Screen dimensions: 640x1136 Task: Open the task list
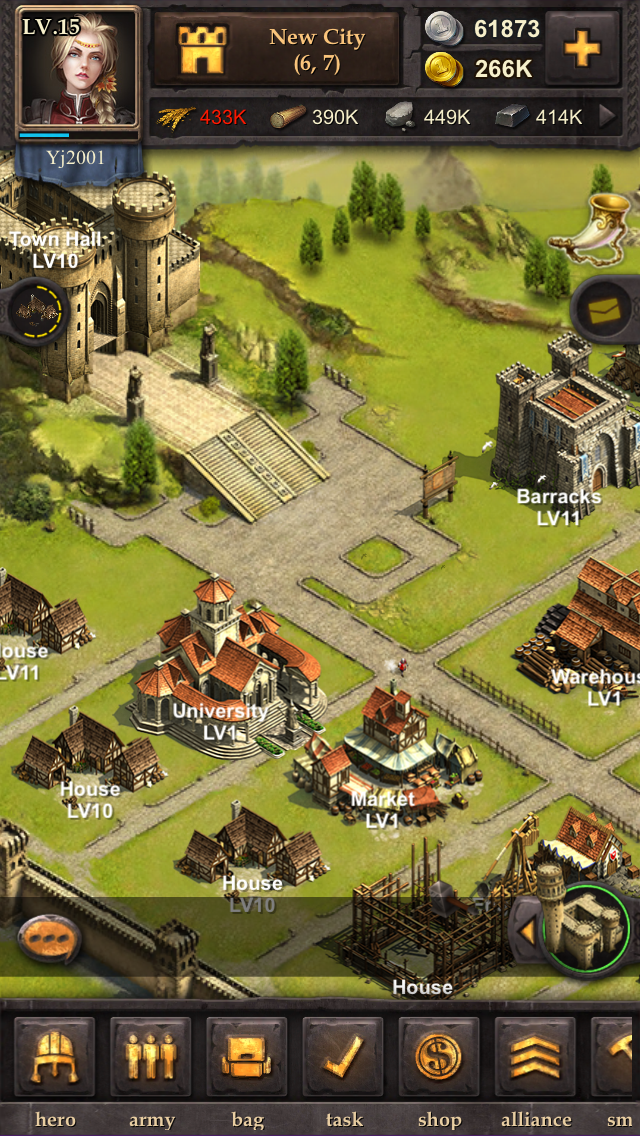point(343,1059)
